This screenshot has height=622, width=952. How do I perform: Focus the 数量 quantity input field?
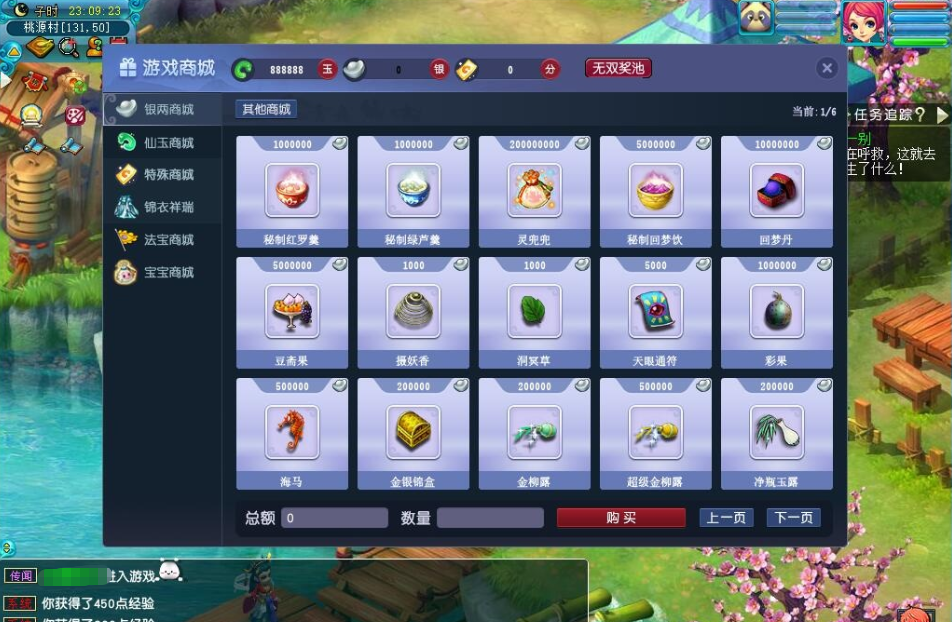490,518
